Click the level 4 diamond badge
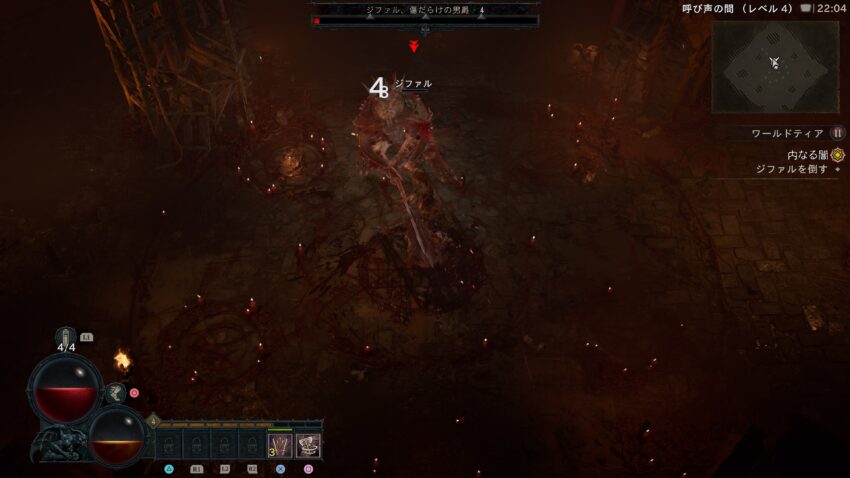 click(153, 421)
